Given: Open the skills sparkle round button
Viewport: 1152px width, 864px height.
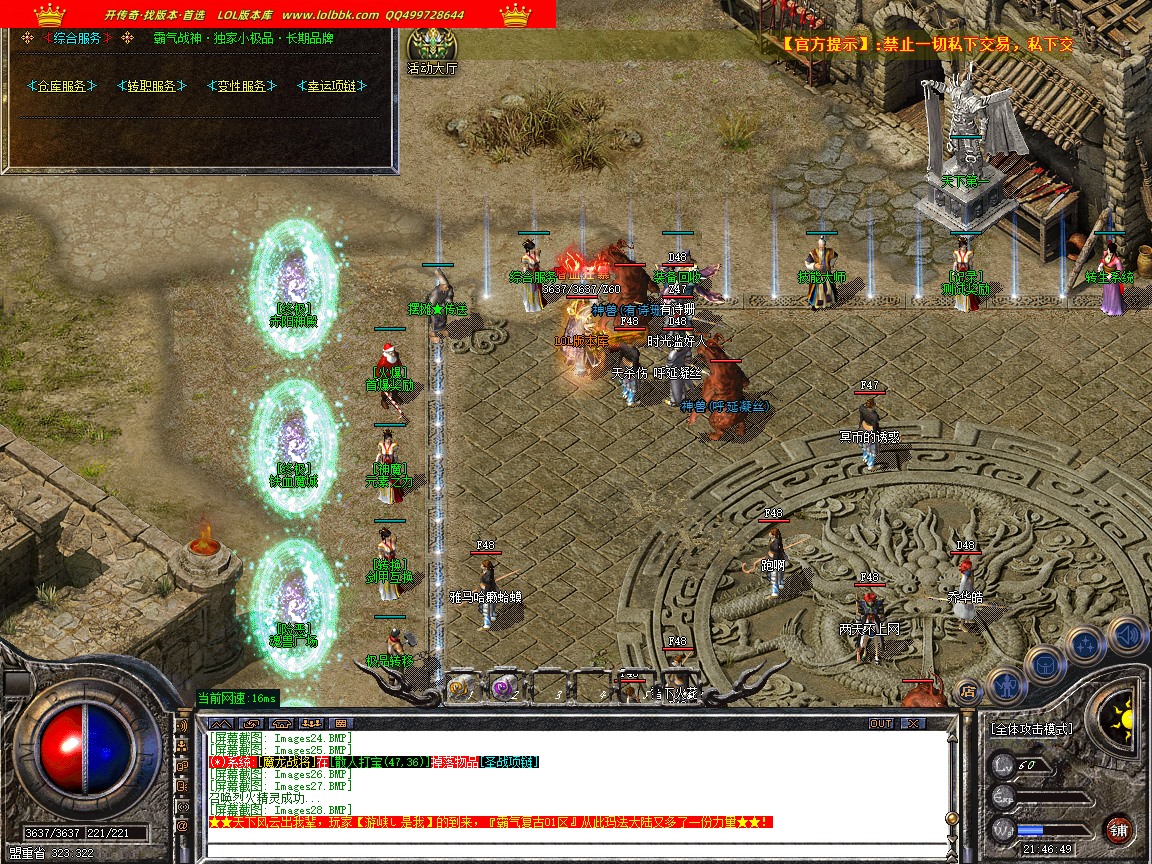Looking at the screenshot, I should pos(1086,644).
